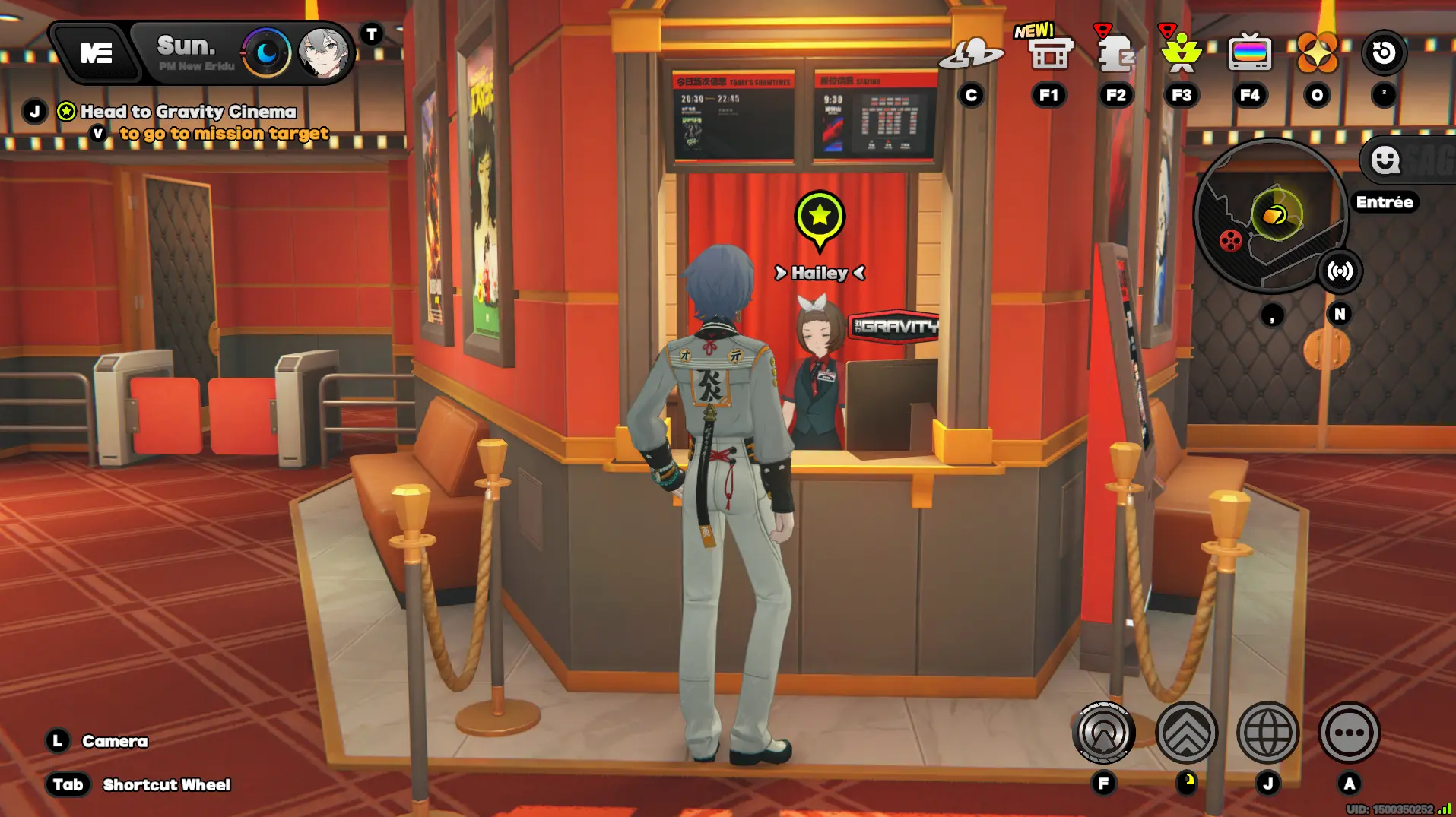Open the flying saucer hat icon
Screen dimensions: 1456x817
[x=971, y=55]
